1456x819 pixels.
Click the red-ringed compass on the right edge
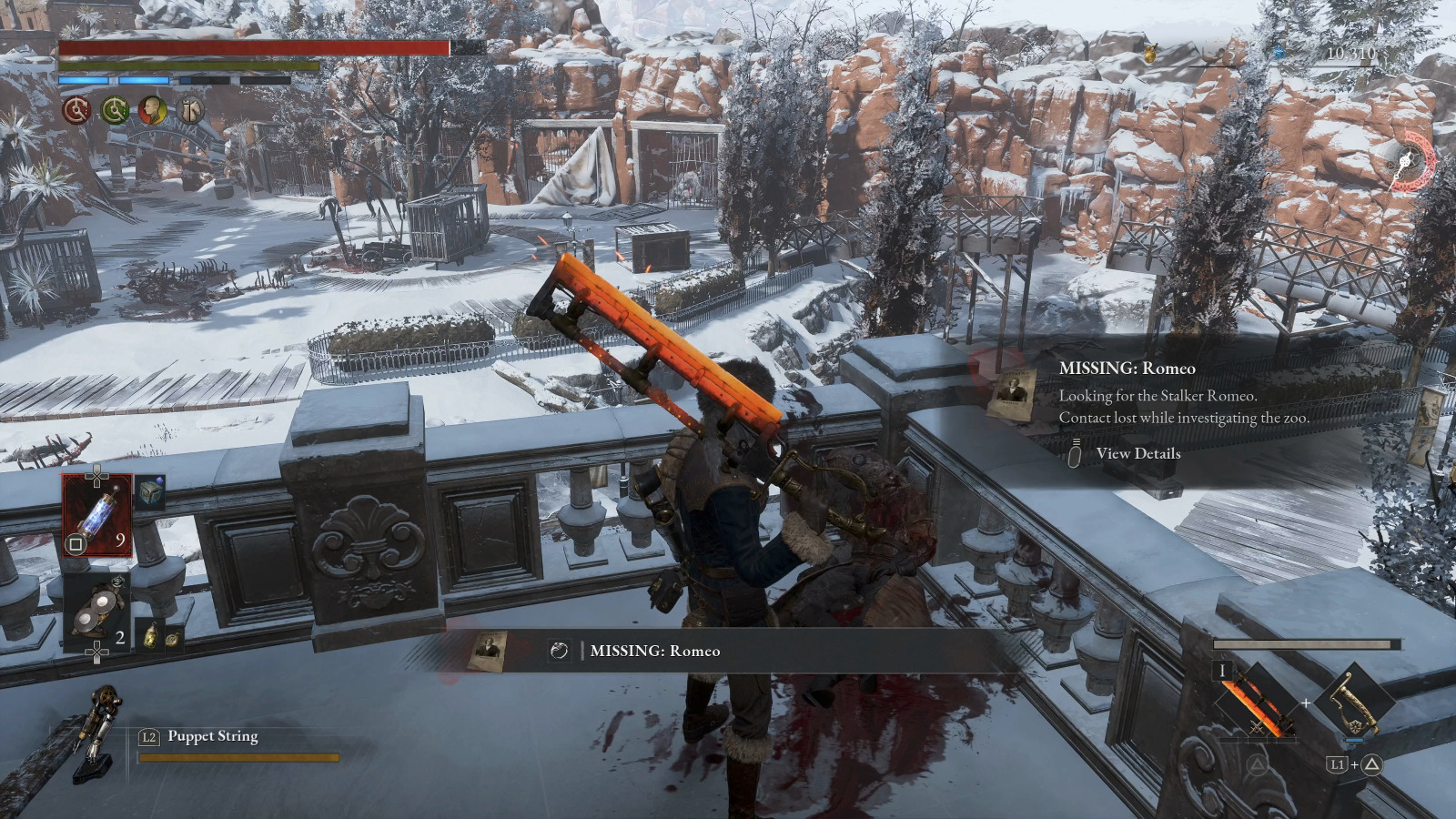(x=1409, y=162)
